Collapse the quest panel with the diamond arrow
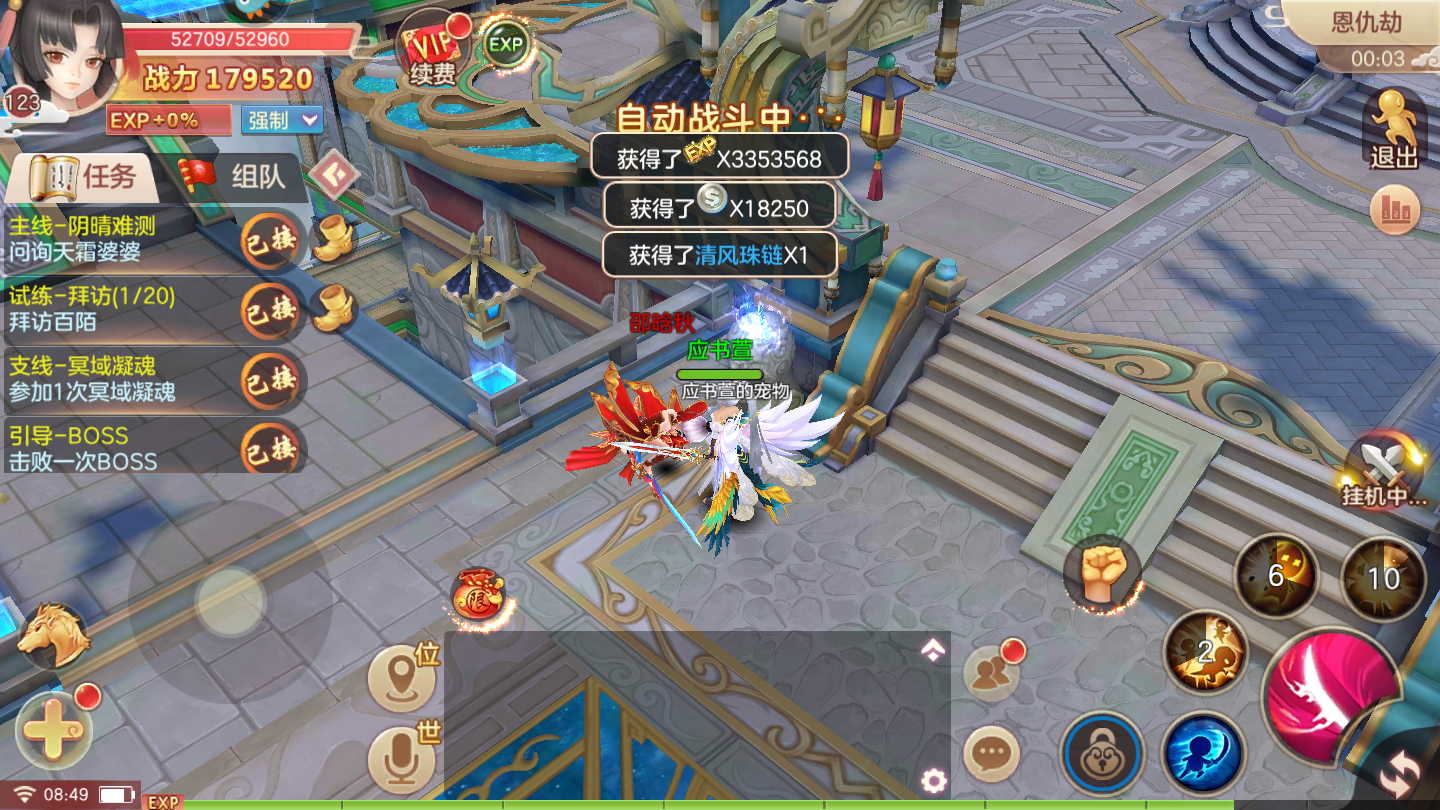The image size is (1440, 810). [333, 175]
